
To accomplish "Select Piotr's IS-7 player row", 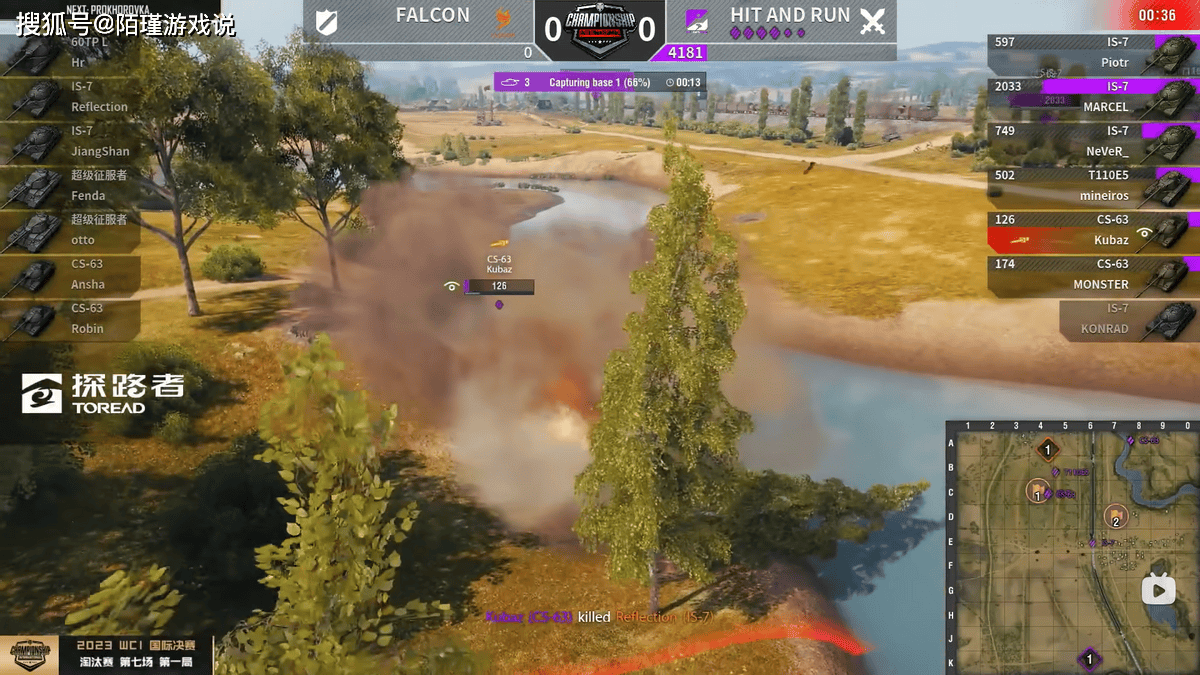I will pos(1090,52).
